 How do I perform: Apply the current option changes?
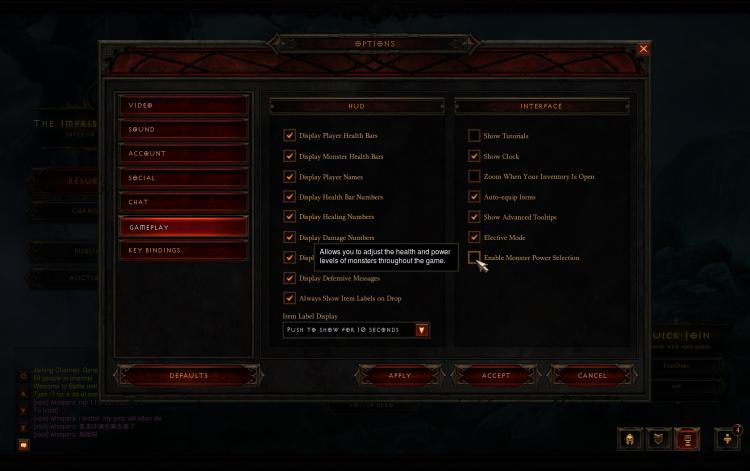[x=399, y=376]
